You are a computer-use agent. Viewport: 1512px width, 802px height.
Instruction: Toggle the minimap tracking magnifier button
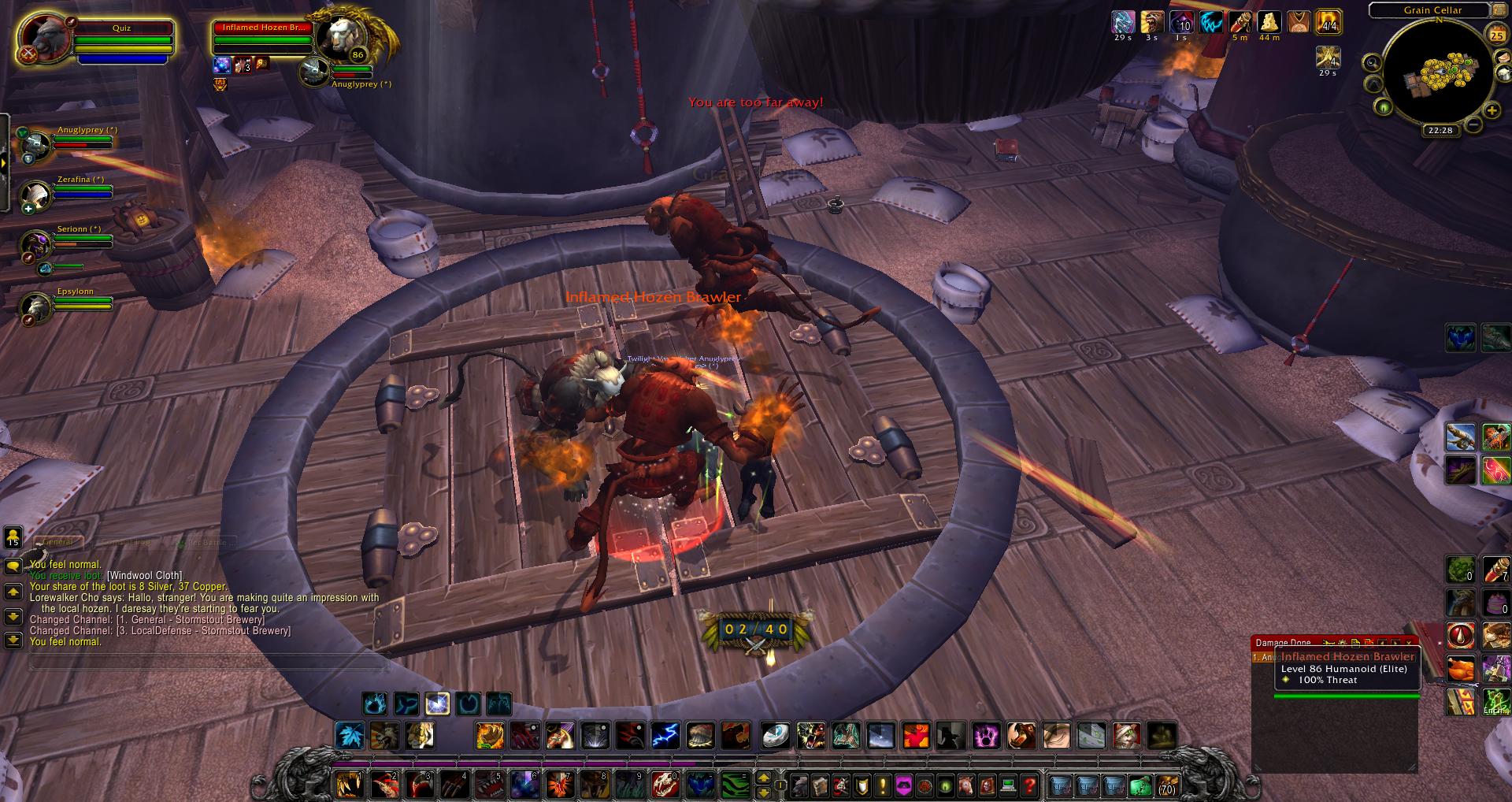click(x=1373, y=64)
